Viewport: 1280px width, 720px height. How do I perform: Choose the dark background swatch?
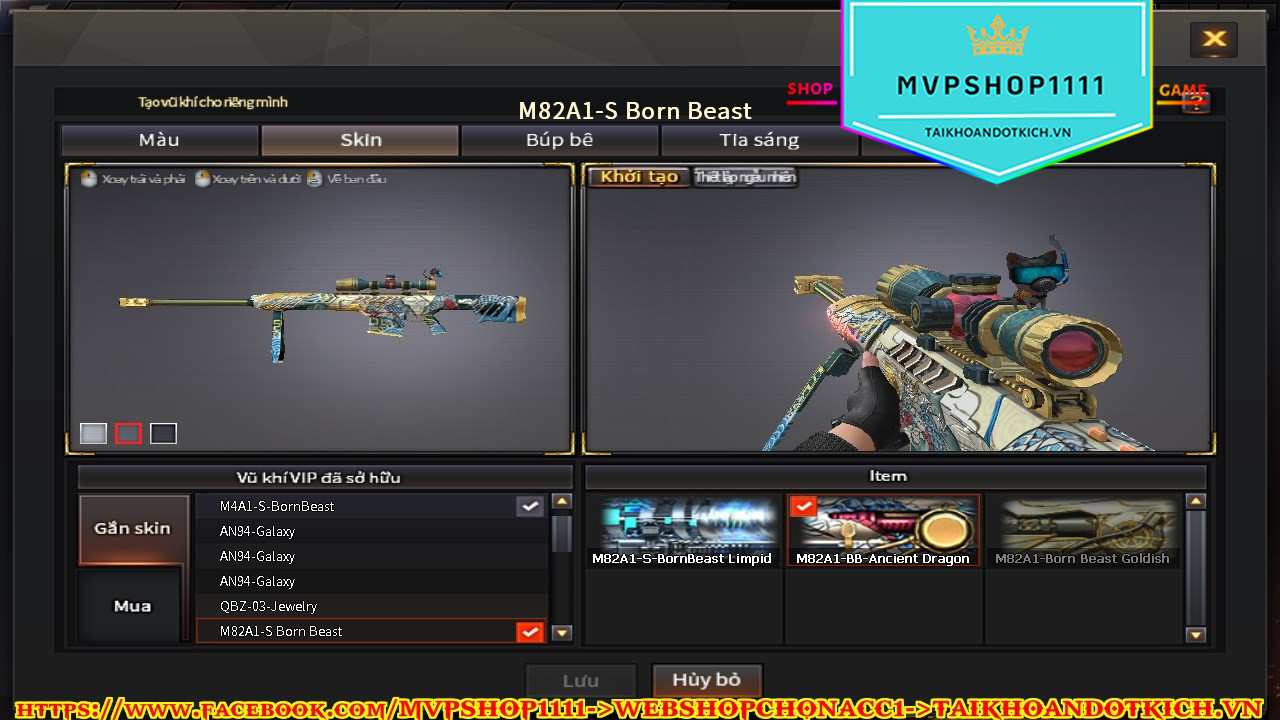[163, 433]
